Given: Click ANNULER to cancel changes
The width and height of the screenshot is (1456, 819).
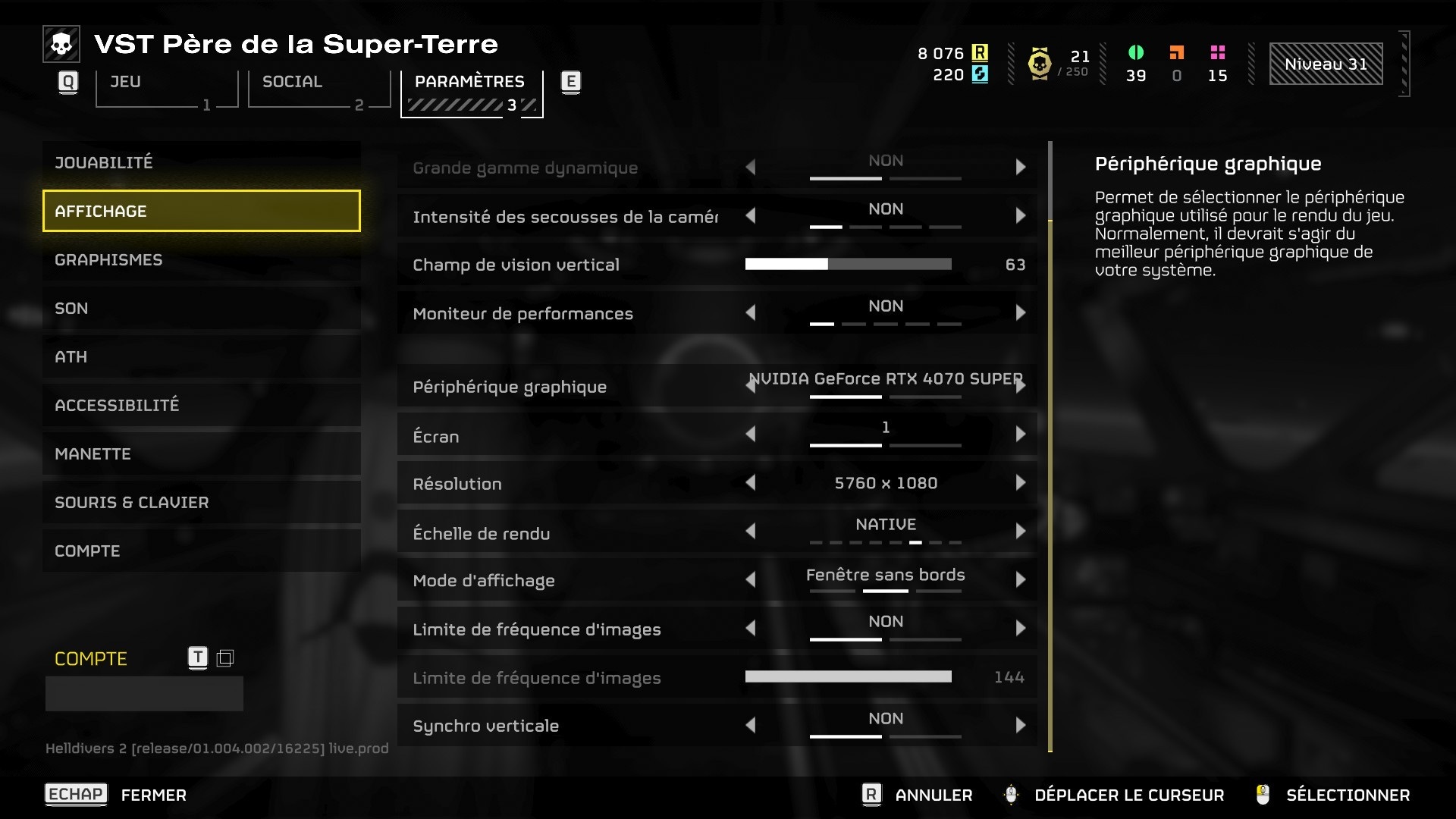Looking at the screenshot, I should (933, 795).
